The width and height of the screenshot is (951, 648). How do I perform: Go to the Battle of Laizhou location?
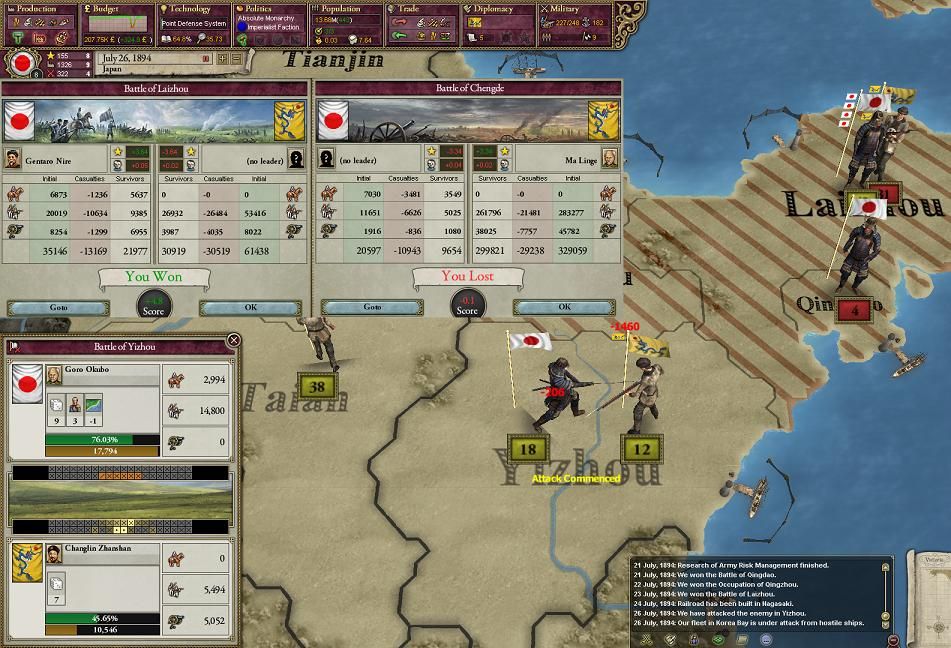click(x=58, y=307)
